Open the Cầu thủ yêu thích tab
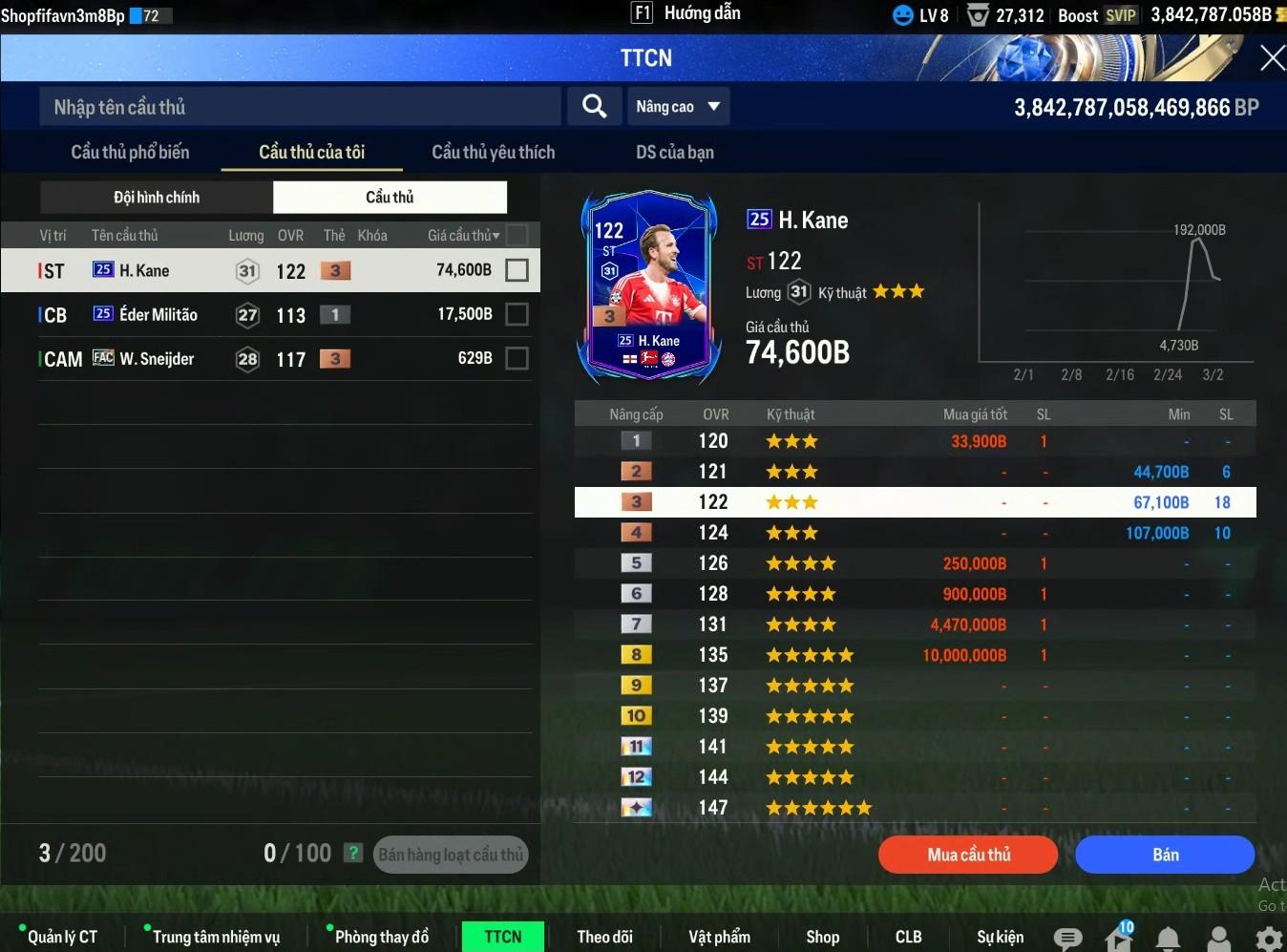Image resolution: width=1287 pixels, height=952 pixels. point(493,152)
